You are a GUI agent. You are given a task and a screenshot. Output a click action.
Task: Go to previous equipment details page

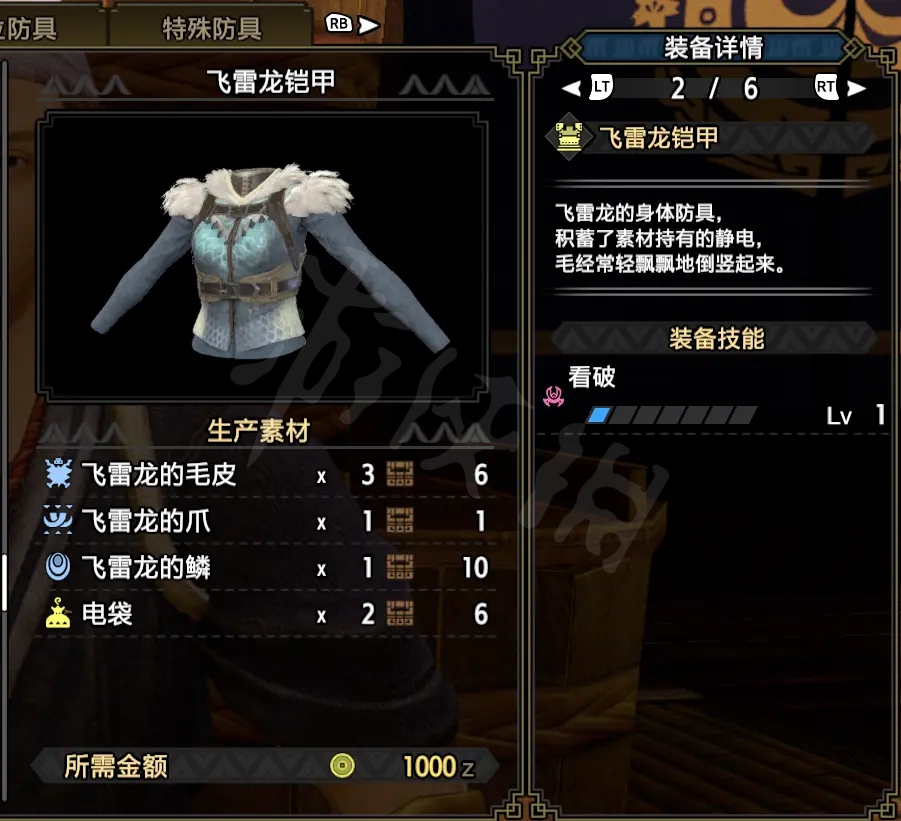click(x=588, y=88)
